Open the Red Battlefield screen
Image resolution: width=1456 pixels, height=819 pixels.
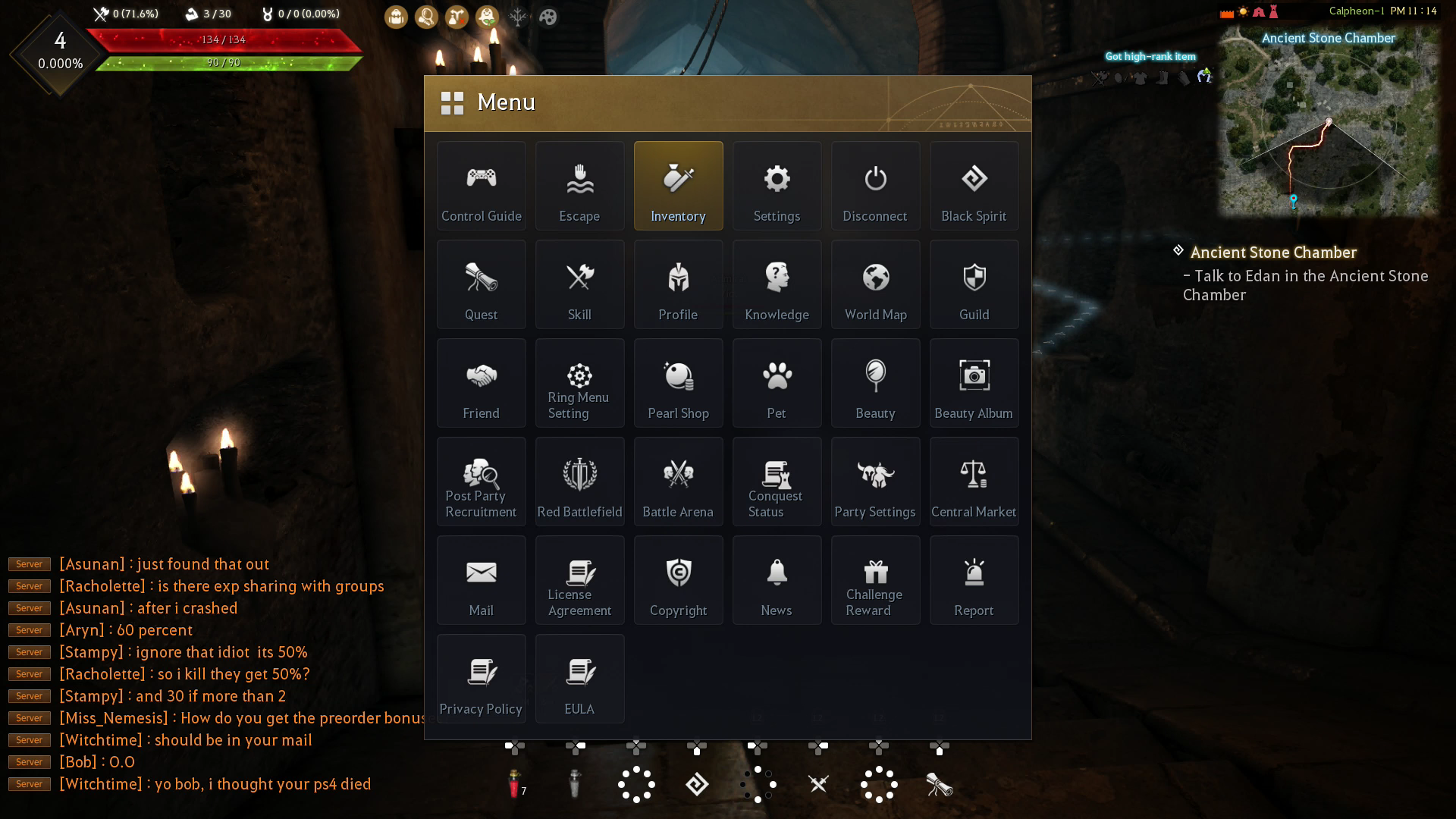click(x=579, y=482)
